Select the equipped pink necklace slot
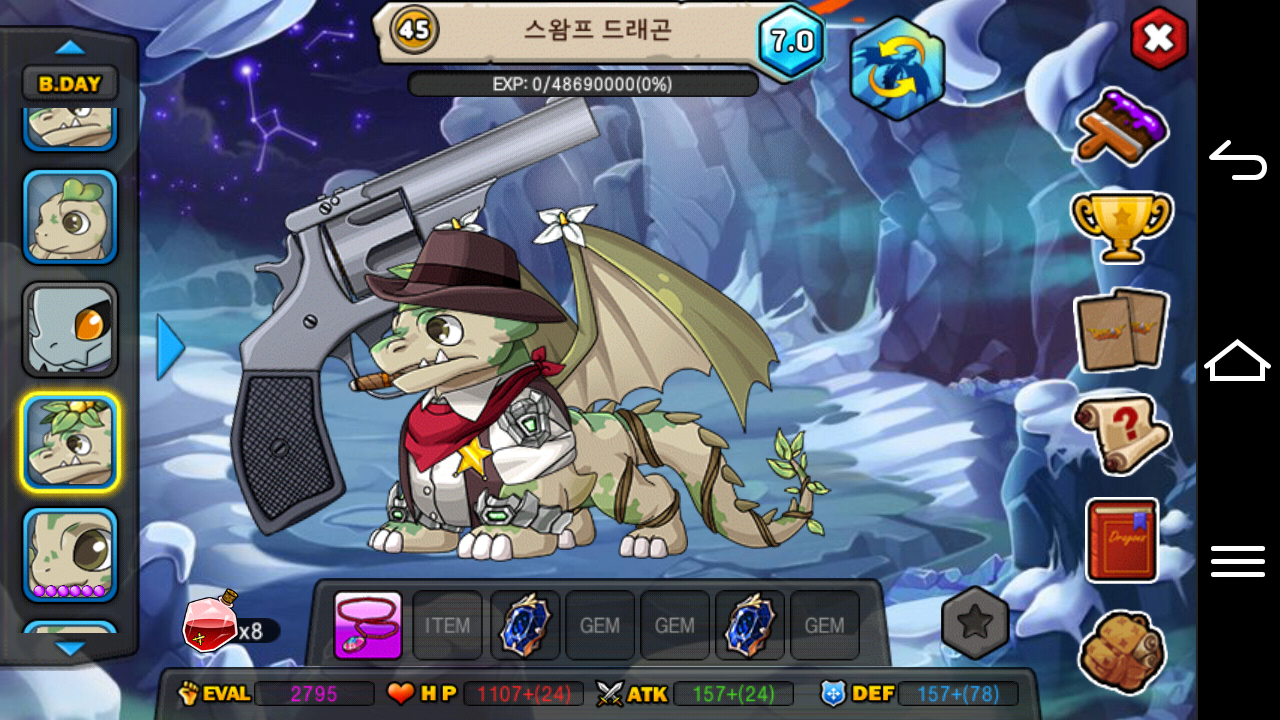This screenshot has width=1280, height=720. point(368,626)
